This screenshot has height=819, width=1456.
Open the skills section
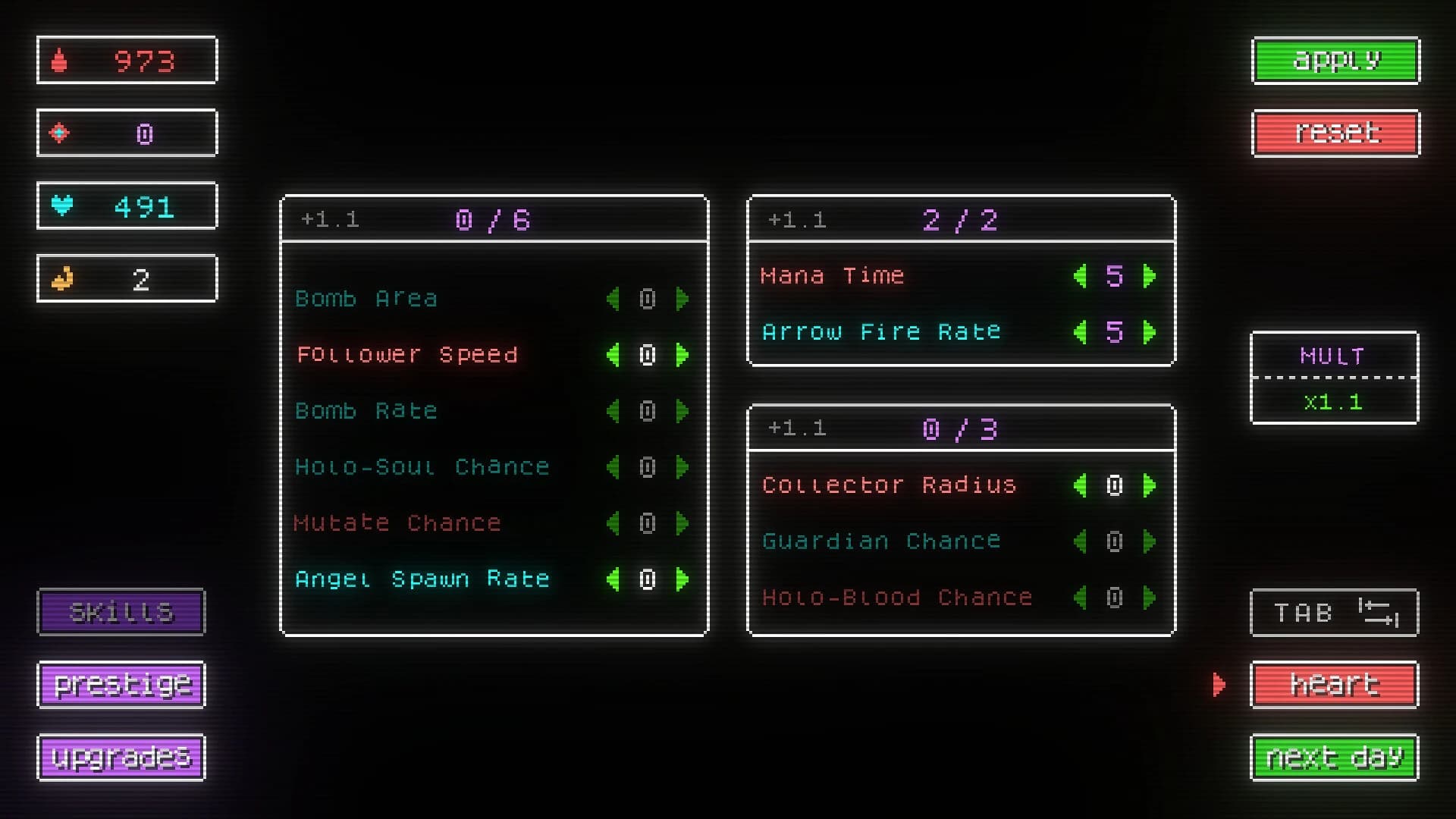[x=121, y=611]
